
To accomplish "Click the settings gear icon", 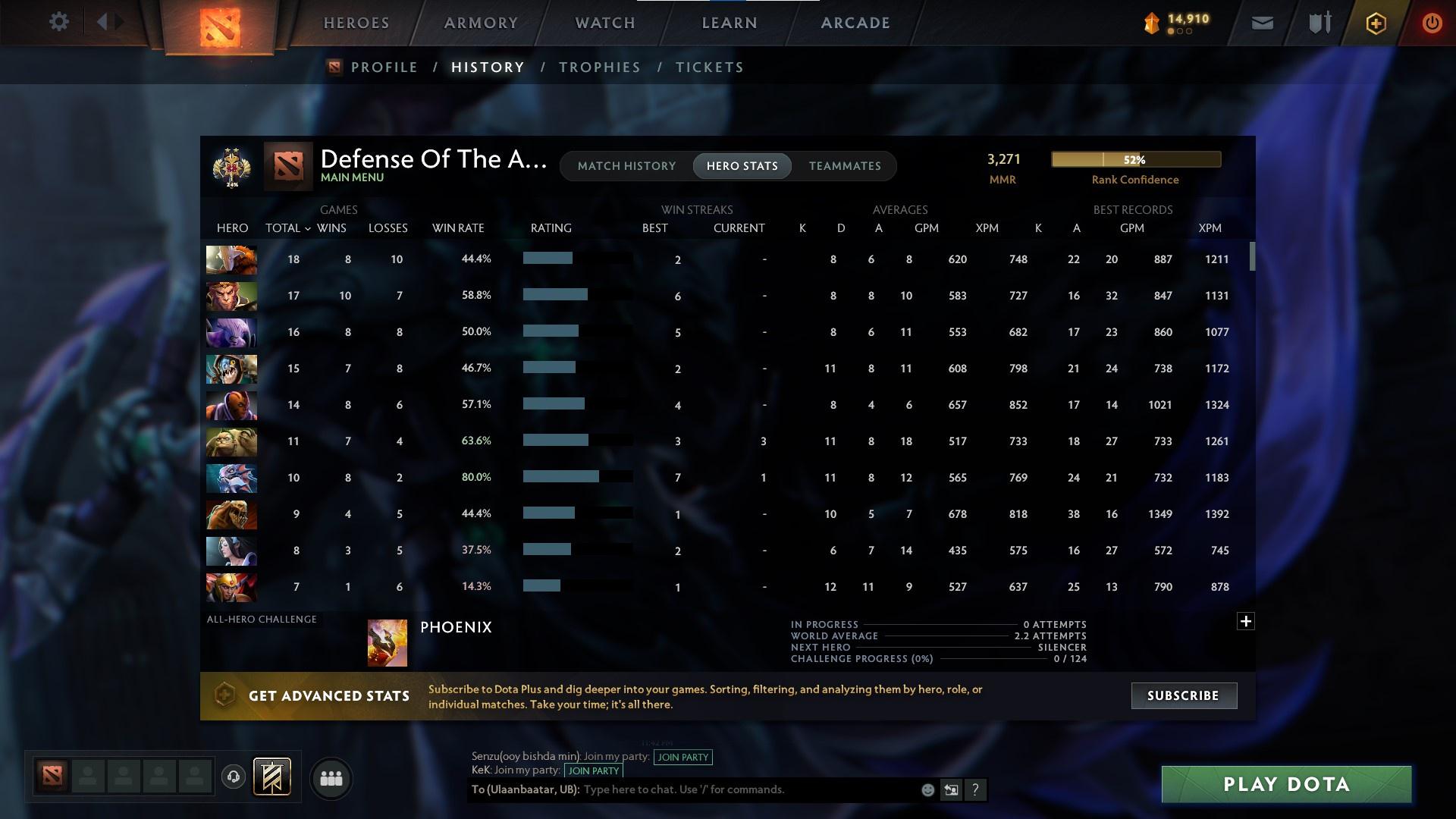I will point(59,22).
